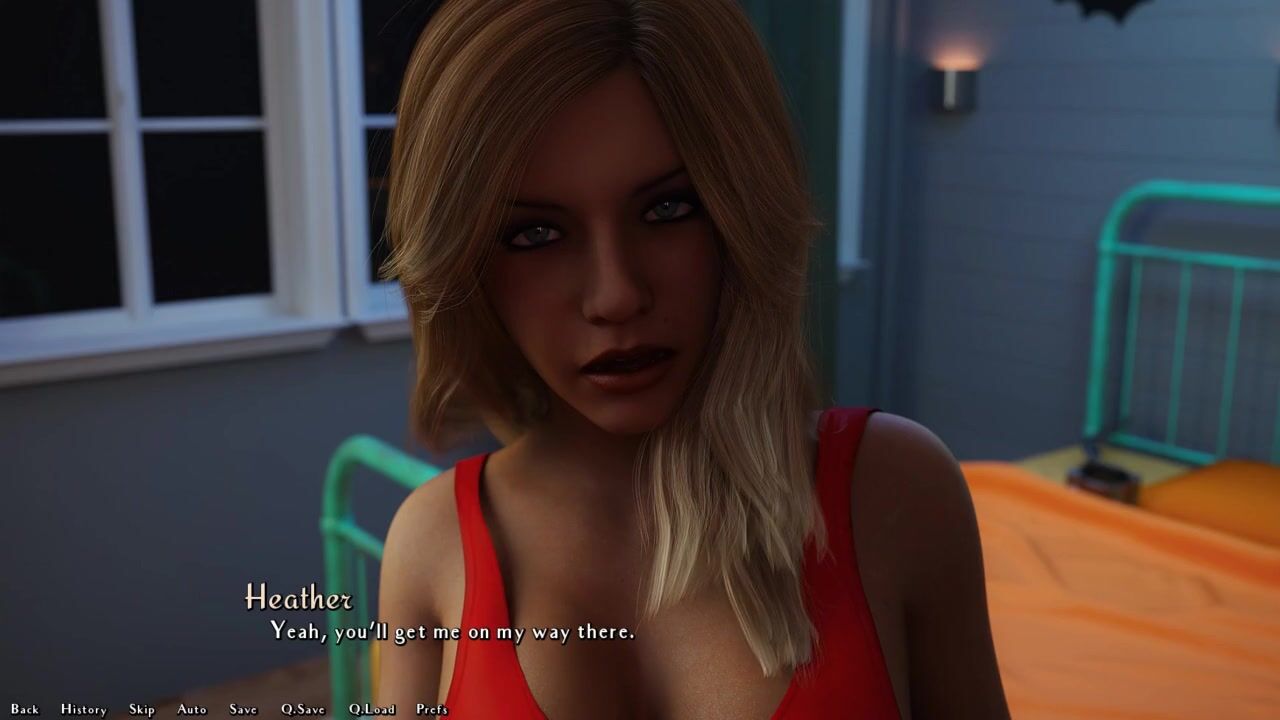This screenshot has height=720, width=1280.
Task: Toggle Auto advance mode
Action: click(x=192, y=709)
